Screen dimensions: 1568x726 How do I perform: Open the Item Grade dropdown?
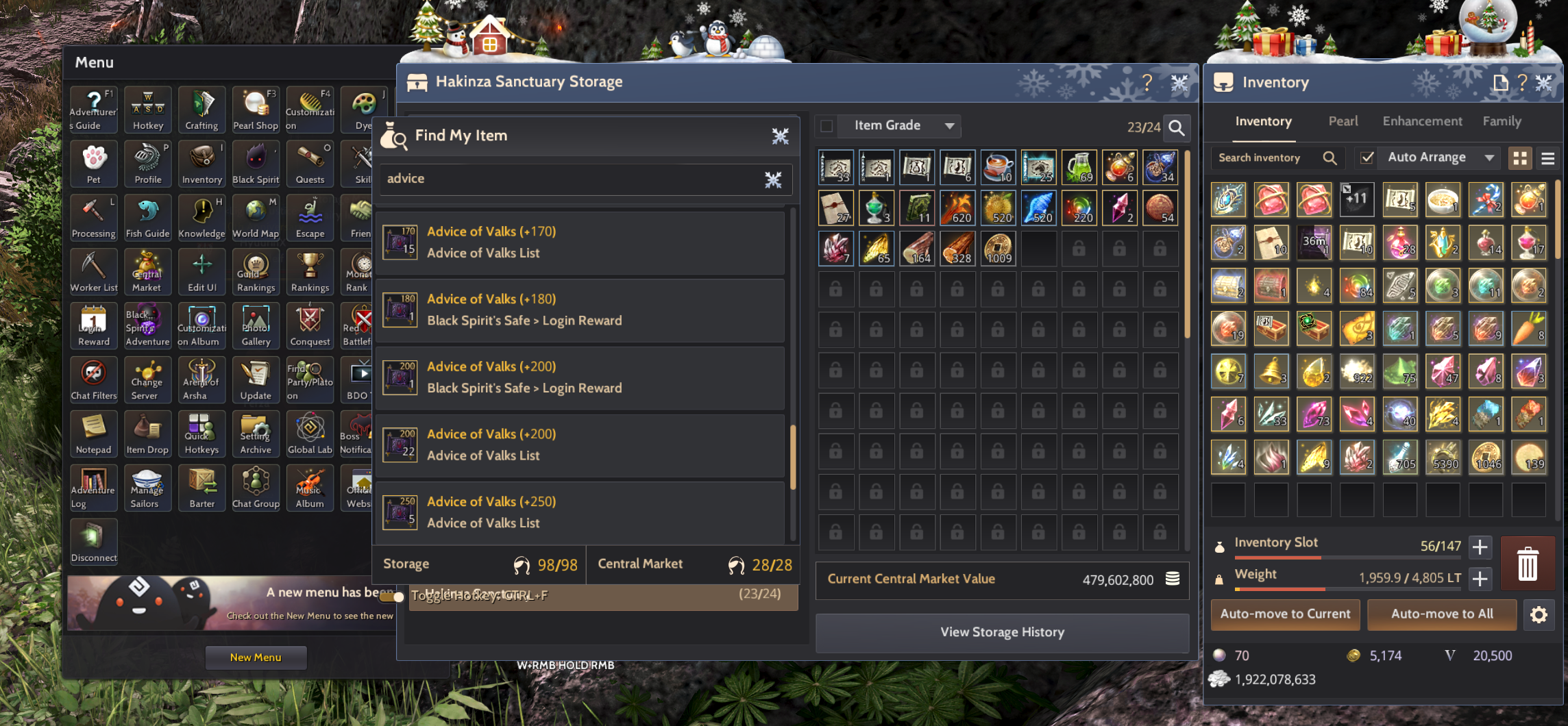(x=898, y=125)
